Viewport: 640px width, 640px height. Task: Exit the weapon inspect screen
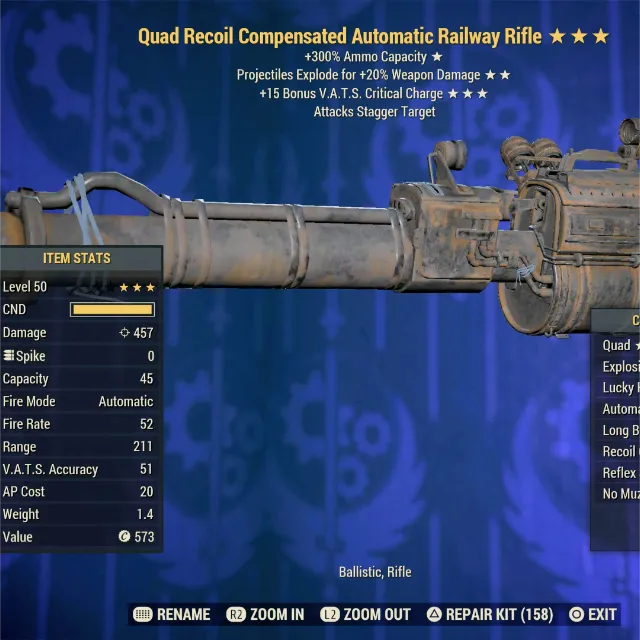point(593,614)
